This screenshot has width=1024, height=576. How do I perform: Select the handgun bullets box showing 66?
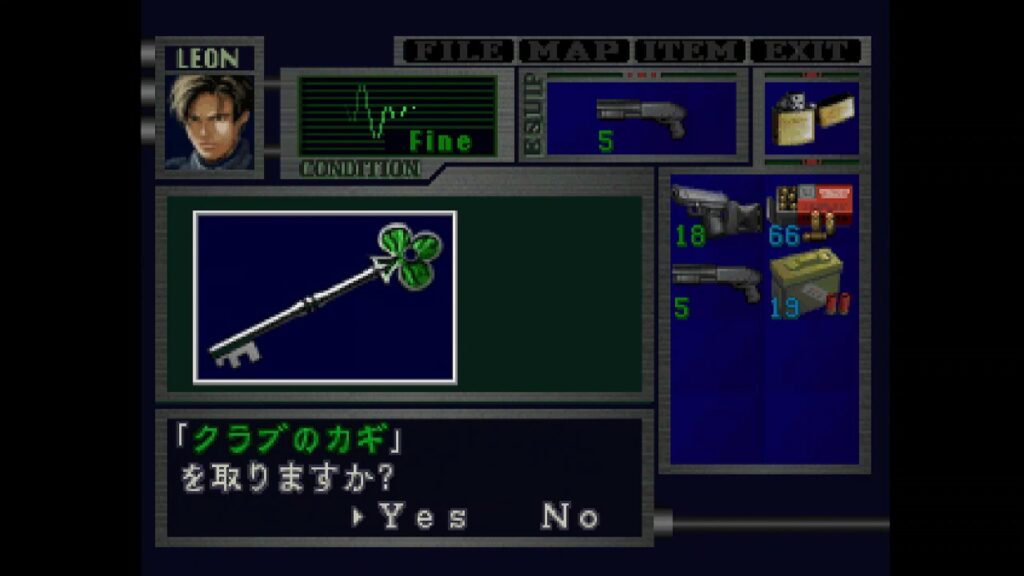click(809, 213)
